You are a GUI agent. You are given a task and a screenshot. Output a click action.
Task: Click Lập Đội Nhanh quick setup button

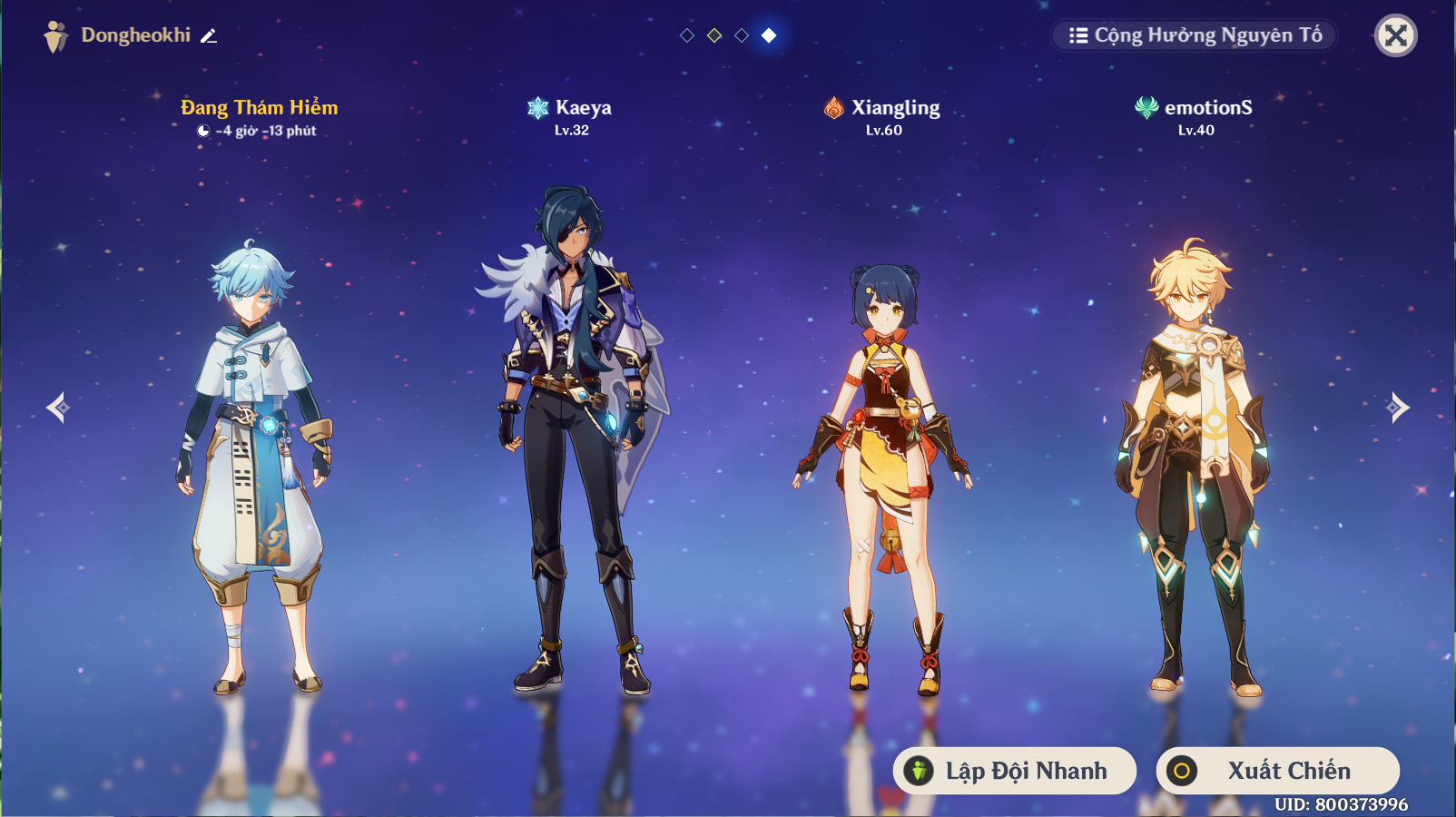tap(1015, 771)
